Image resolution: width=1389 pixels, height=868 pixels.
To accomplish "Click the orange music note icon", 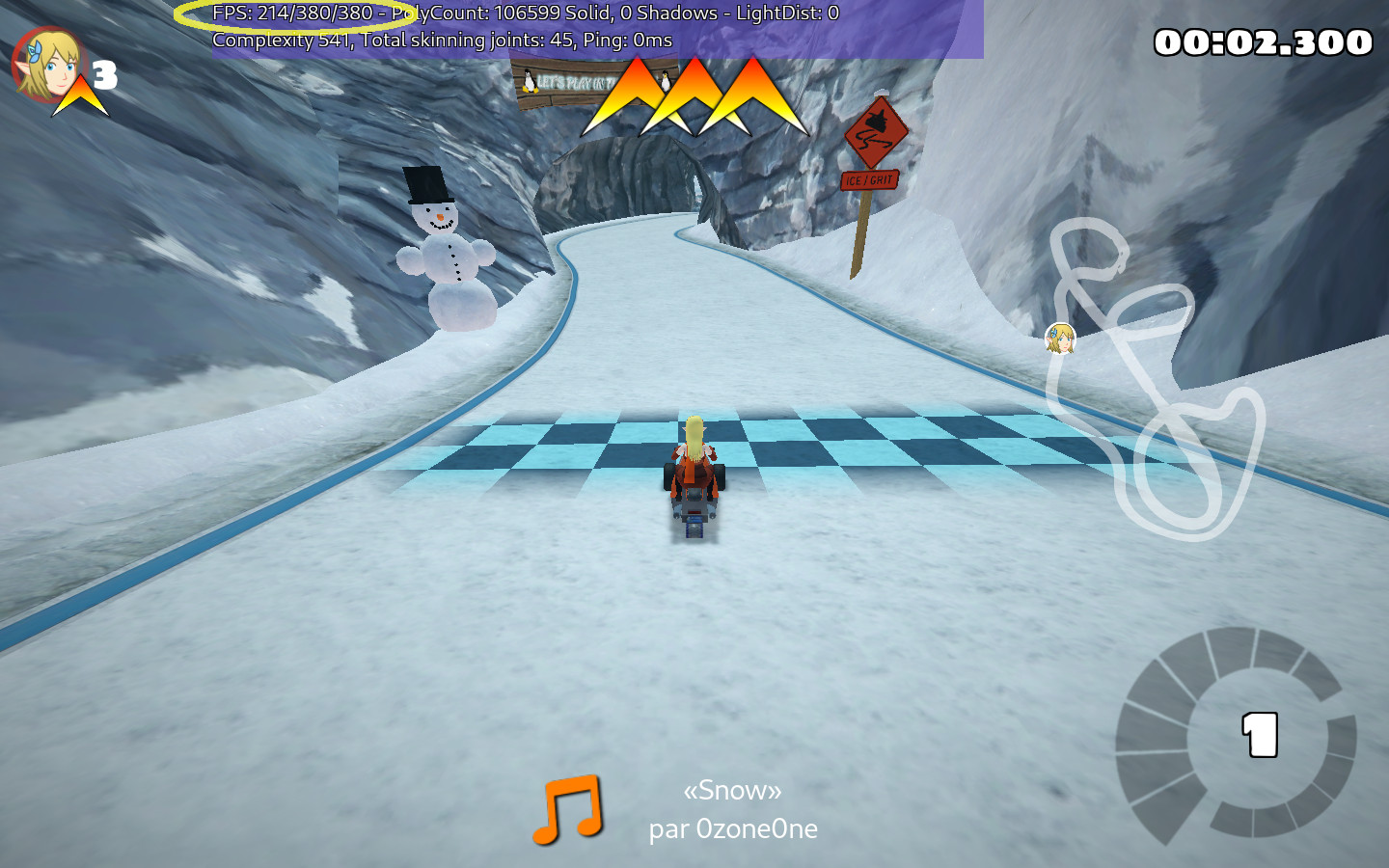I will pos(568,808).
